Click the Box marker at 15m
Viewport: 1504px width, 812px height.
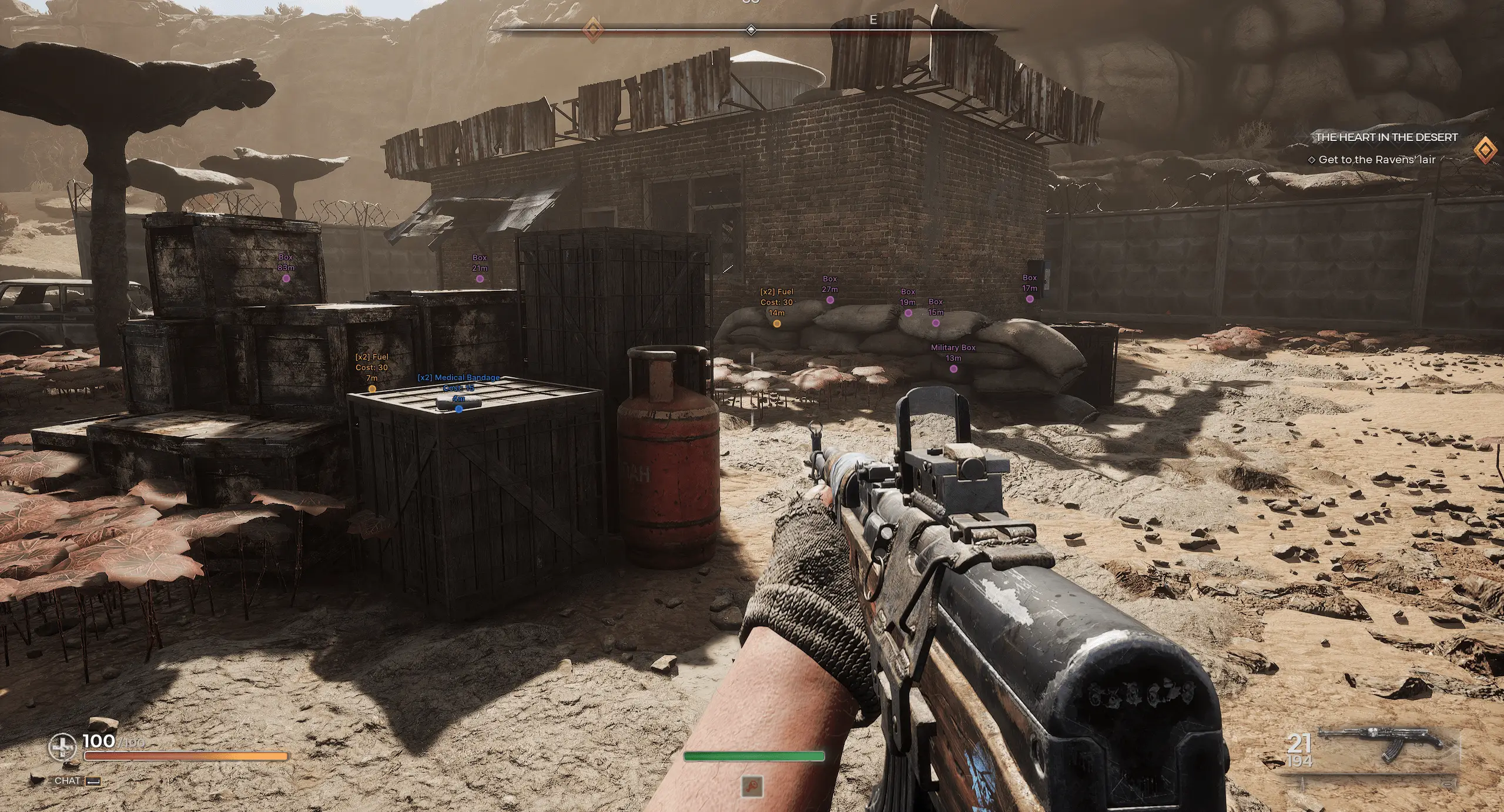point(936,323)
